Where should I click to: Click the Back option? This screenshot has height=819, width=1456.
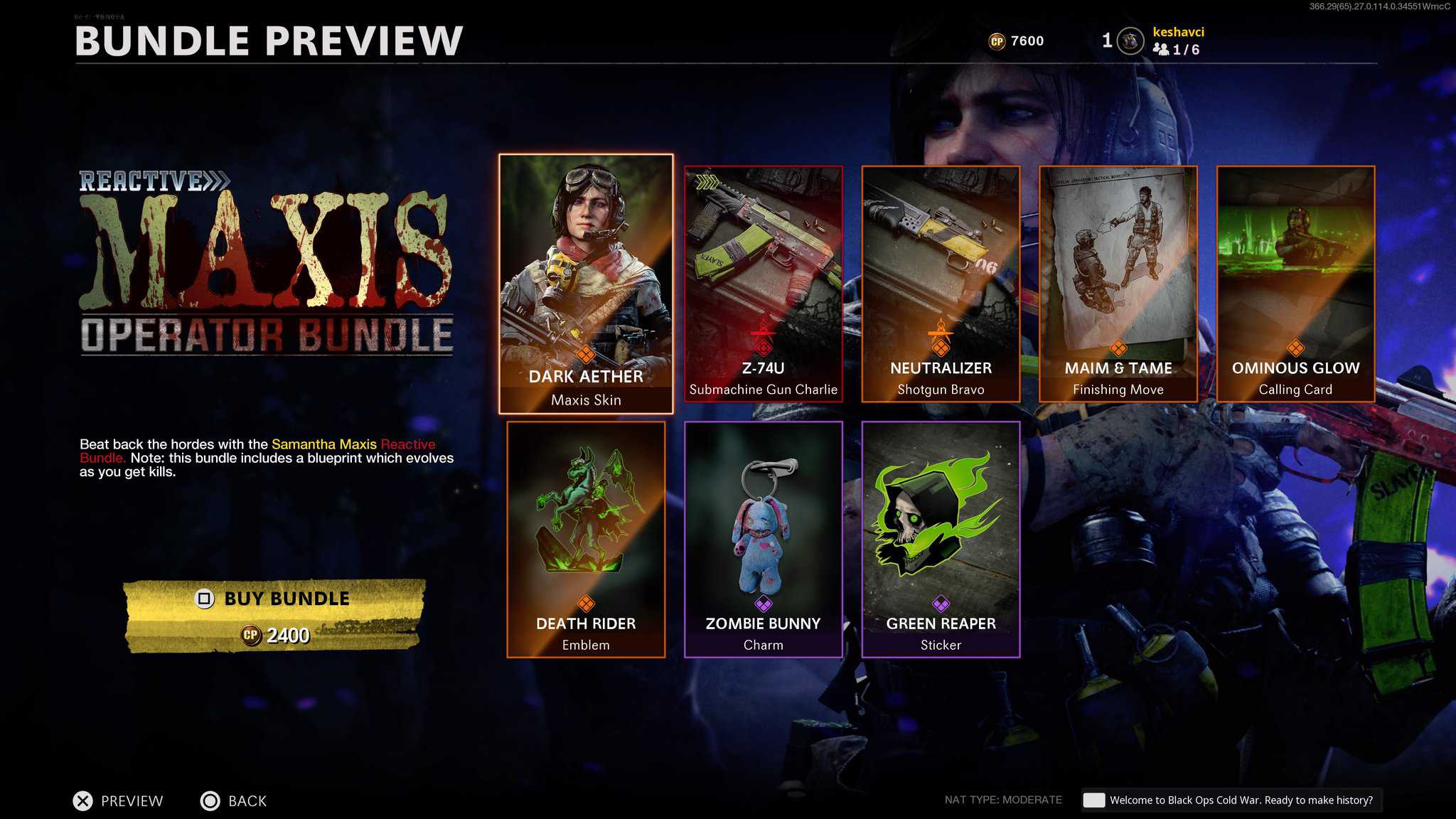point(233,801)
